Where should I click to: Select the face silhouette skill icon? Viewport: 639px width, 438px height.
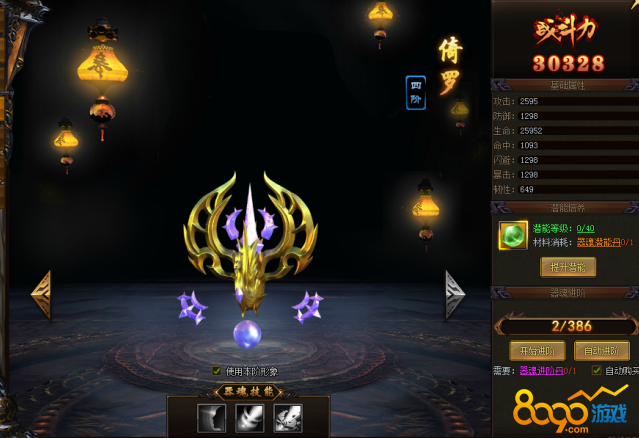pos(212,418)
